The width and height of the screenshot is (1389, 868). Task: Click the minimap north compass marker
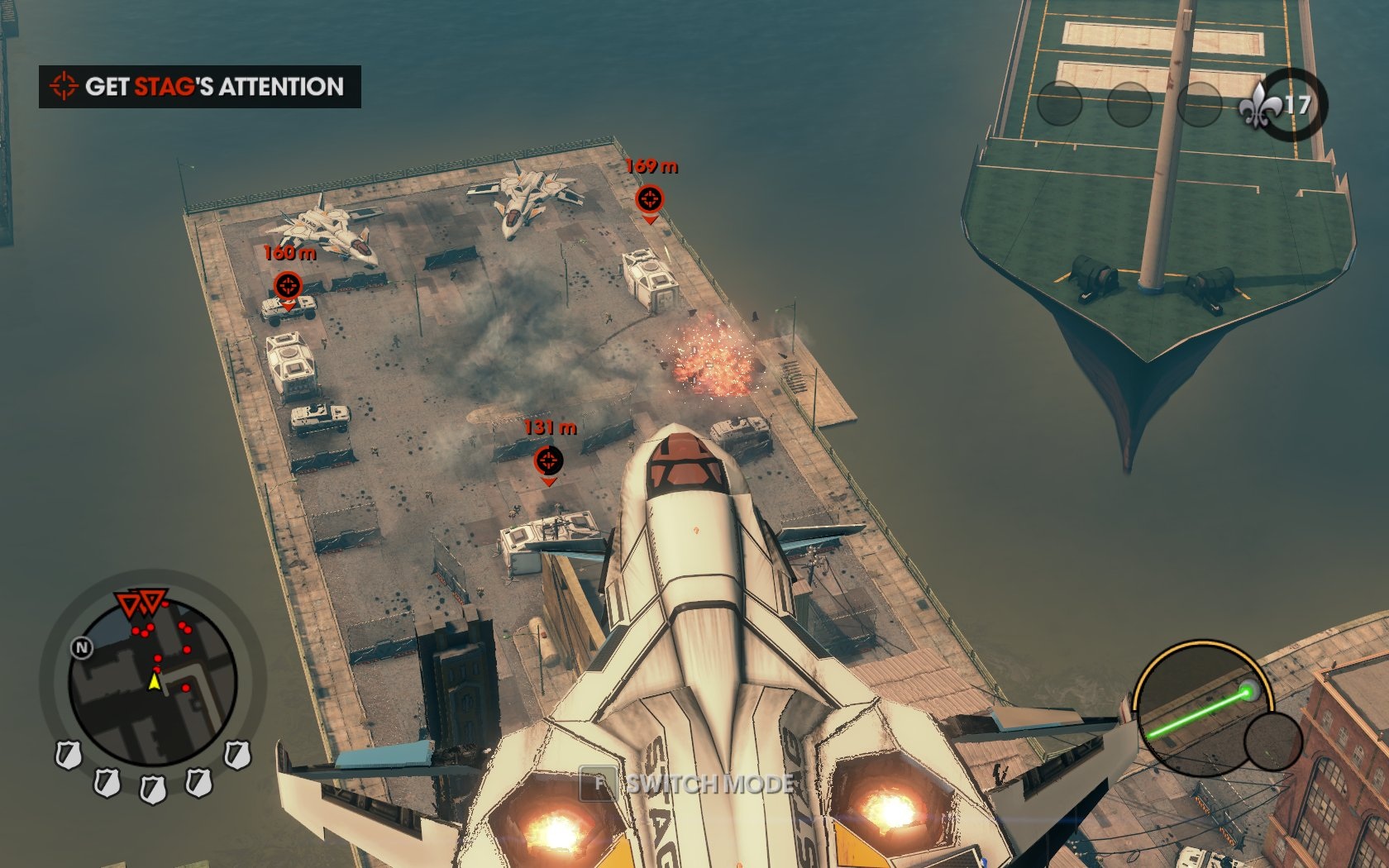82,647
